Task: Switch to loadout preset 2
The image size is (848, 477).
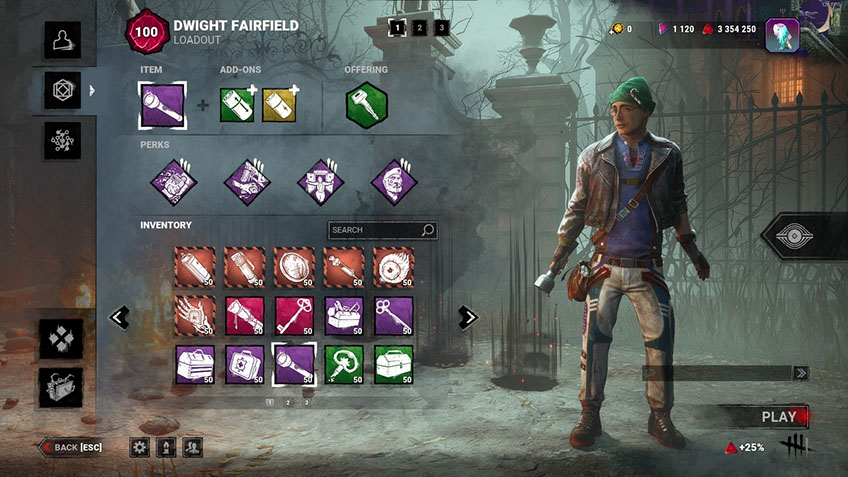Action: click(419, 28)
